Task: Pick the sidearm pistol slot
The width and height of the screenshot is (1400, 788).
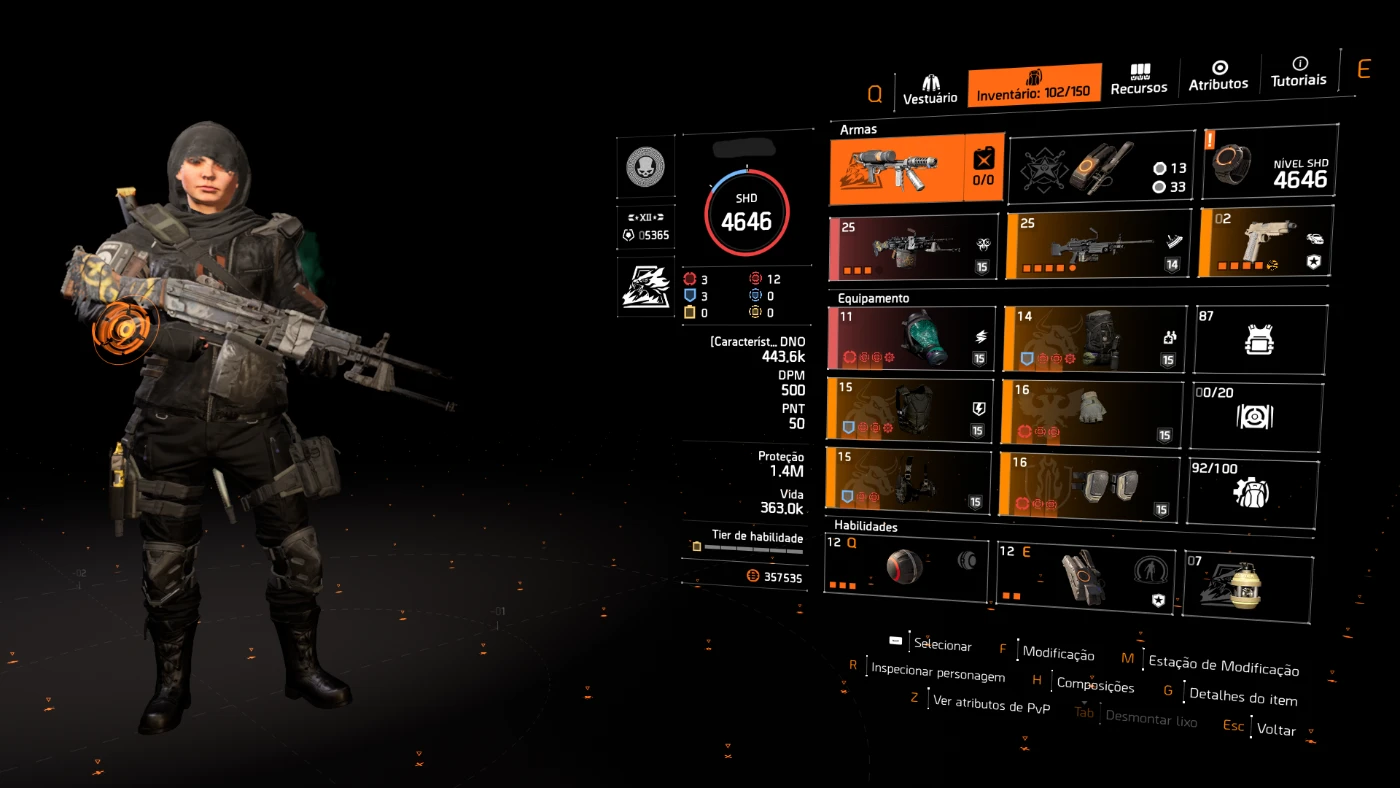Action: (x=1264, y=242)
